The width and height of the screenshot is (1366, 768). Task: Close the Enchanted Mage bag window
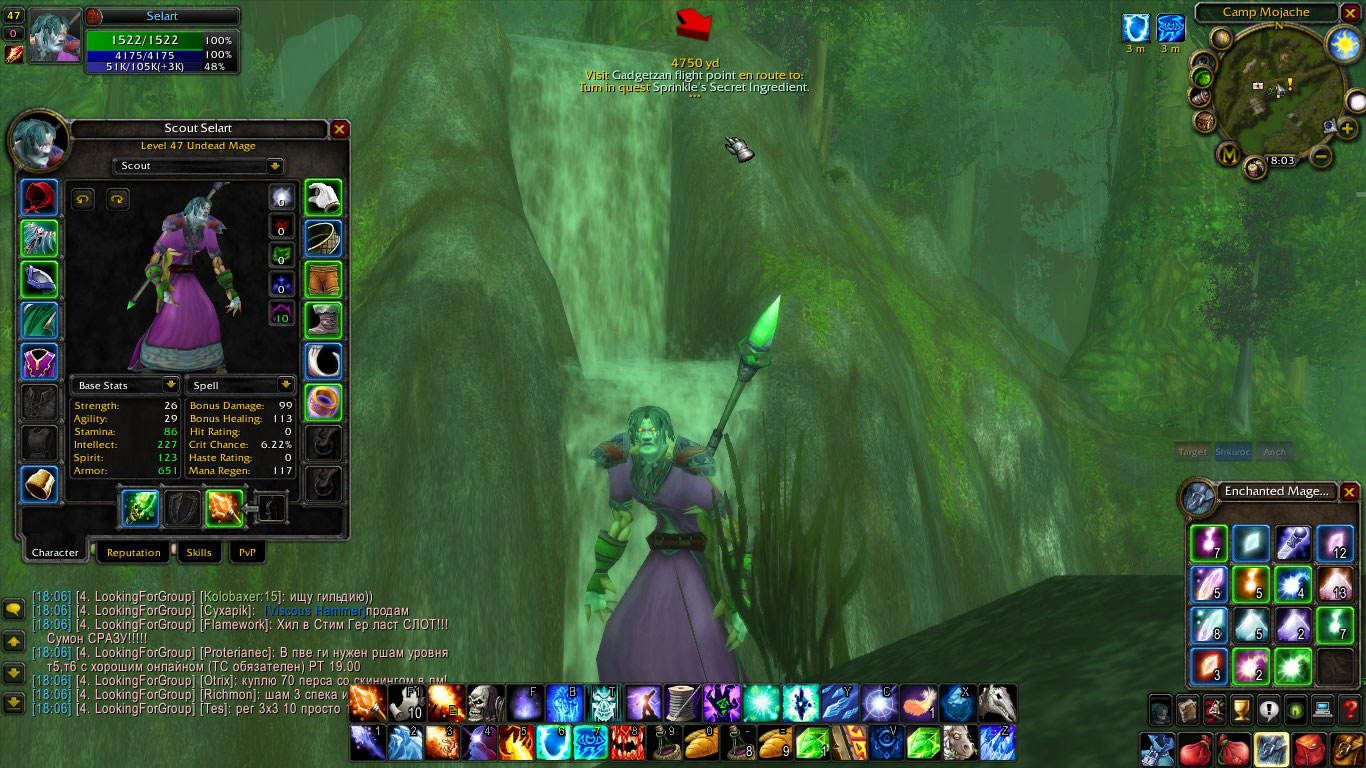coord(1350,491)
